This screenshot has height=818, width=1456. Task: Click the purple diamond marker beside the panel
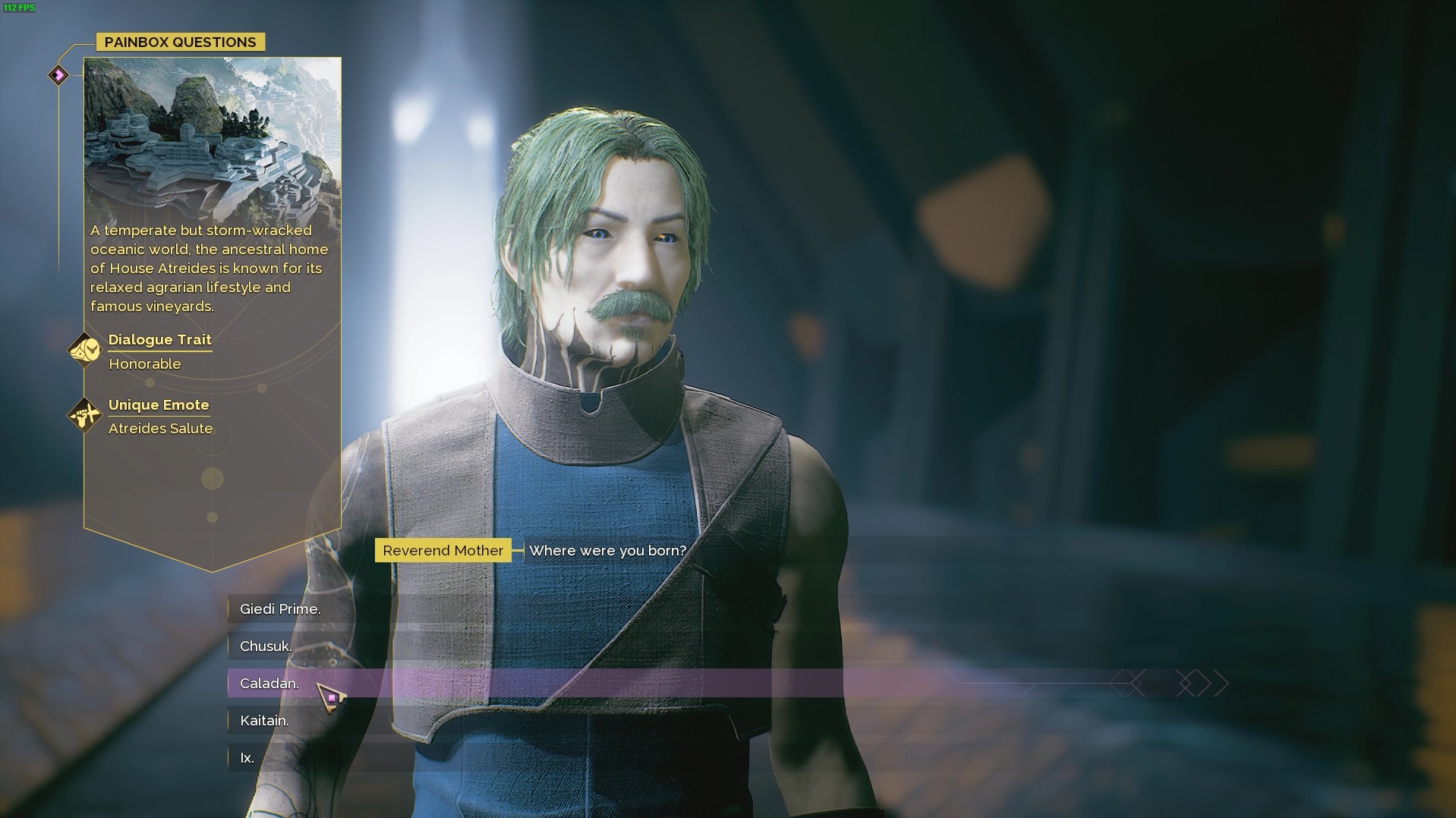tap(58, 75)
